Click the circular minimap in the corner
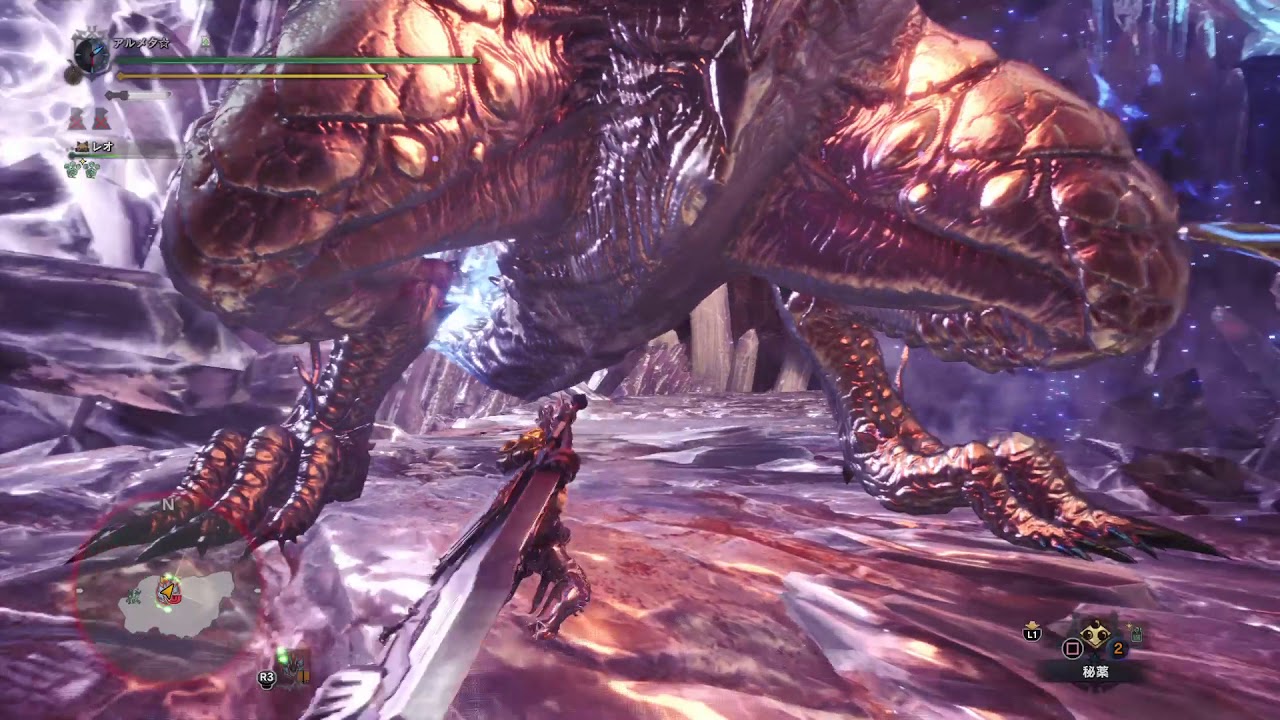1280x720 pixels. 165,590
